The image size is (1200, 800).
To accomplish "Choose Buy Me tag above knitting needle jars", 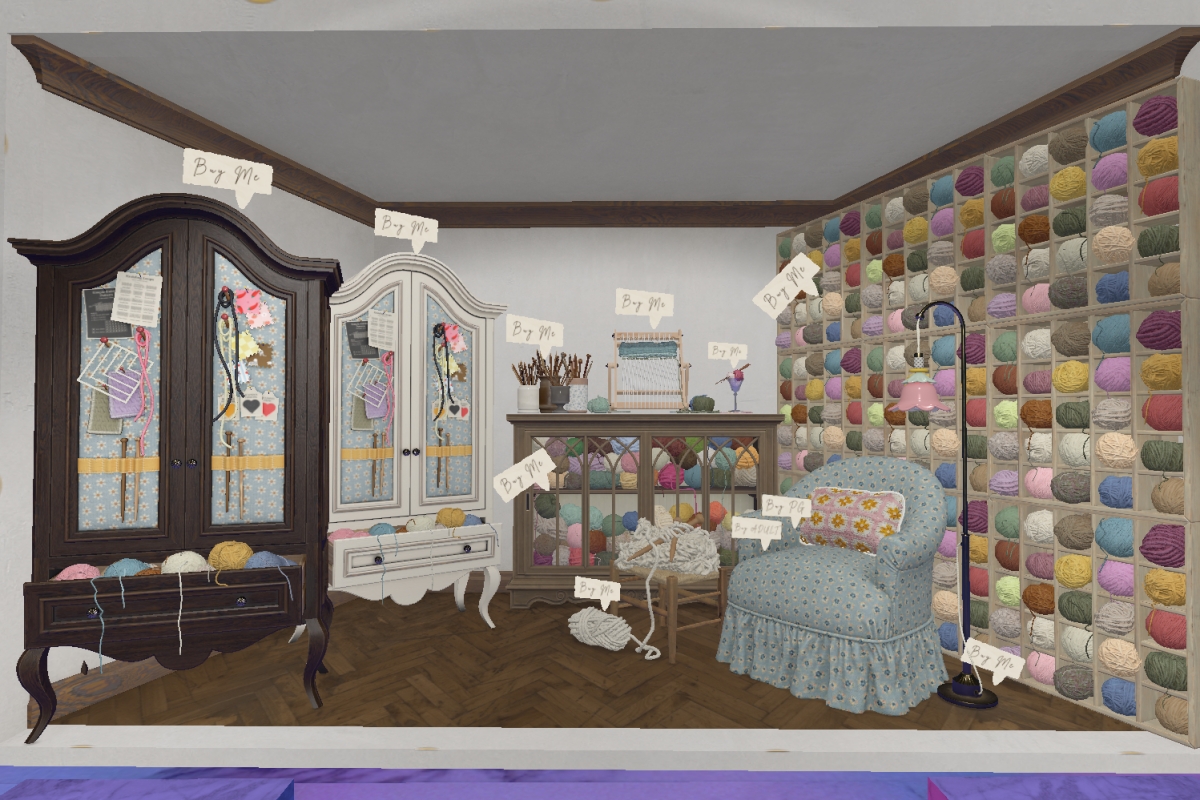I will (x=534, y=331).
